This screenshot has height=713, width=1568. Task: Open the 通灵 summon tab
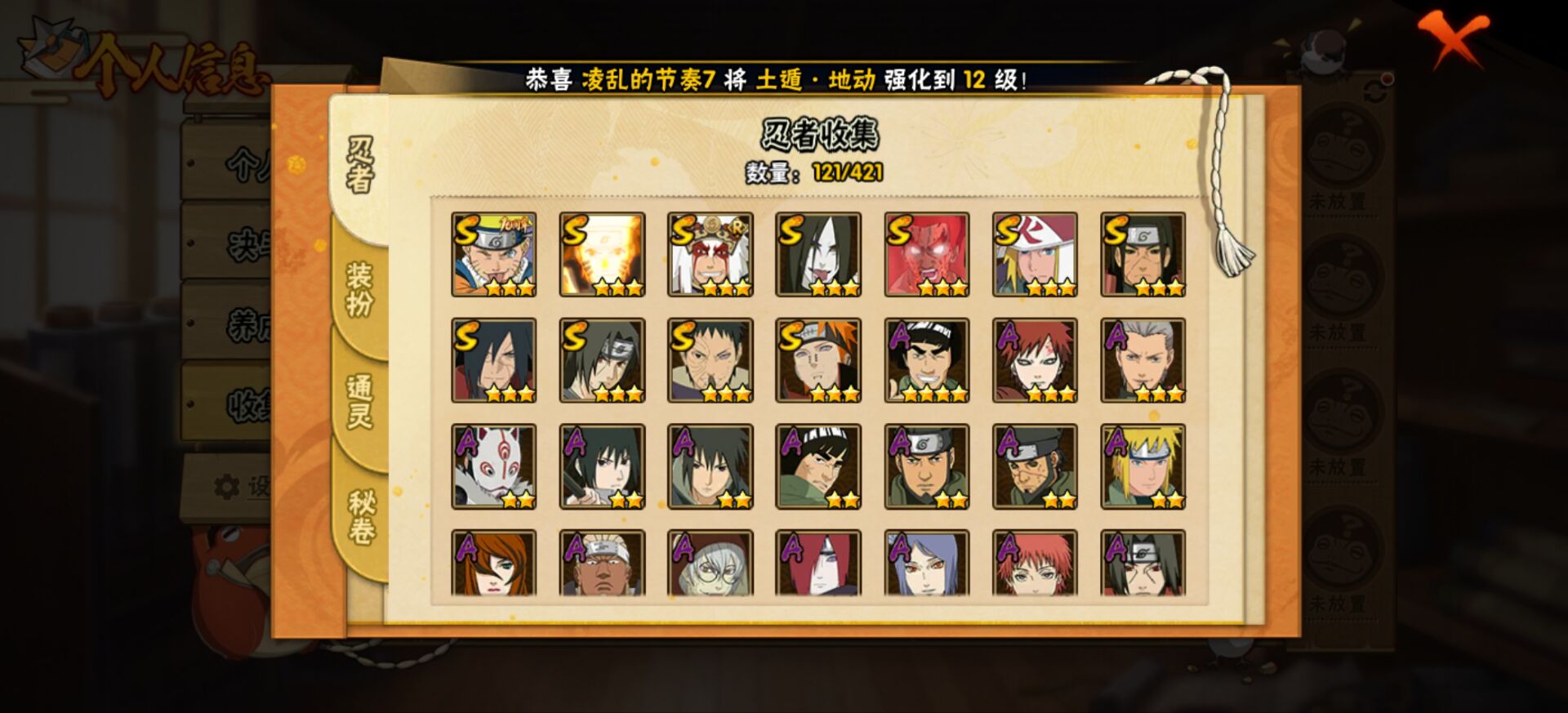point(359,401)
